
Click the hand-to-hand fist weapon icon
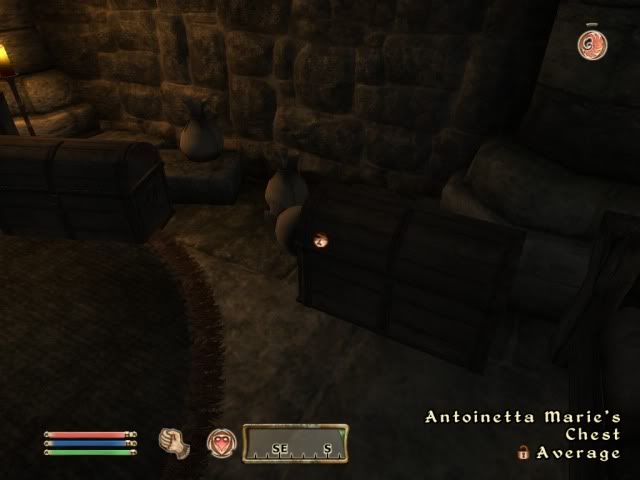(x=175, y=441)
